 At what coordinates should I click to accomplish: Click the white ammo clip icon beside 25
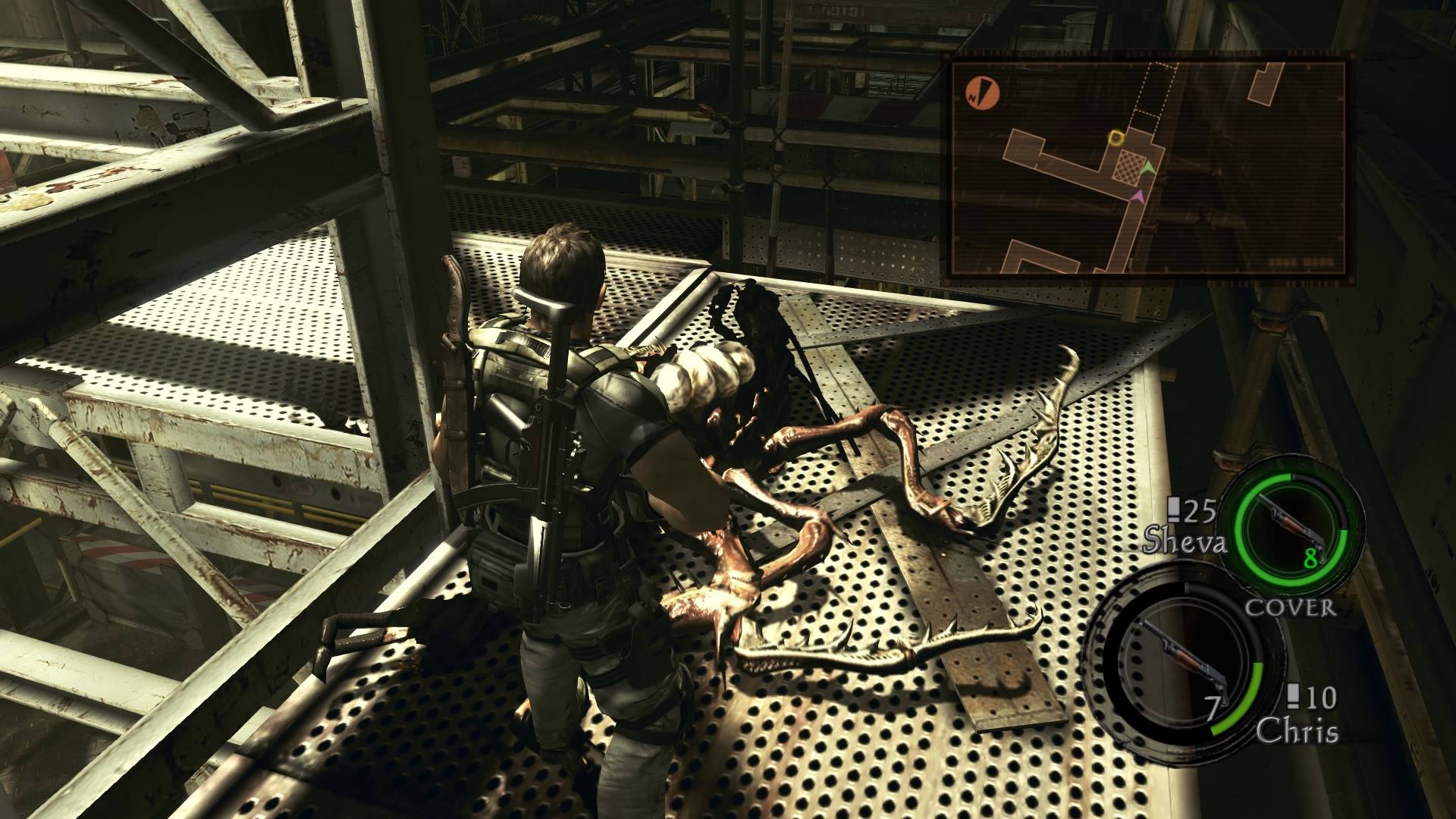(1175, 510)
